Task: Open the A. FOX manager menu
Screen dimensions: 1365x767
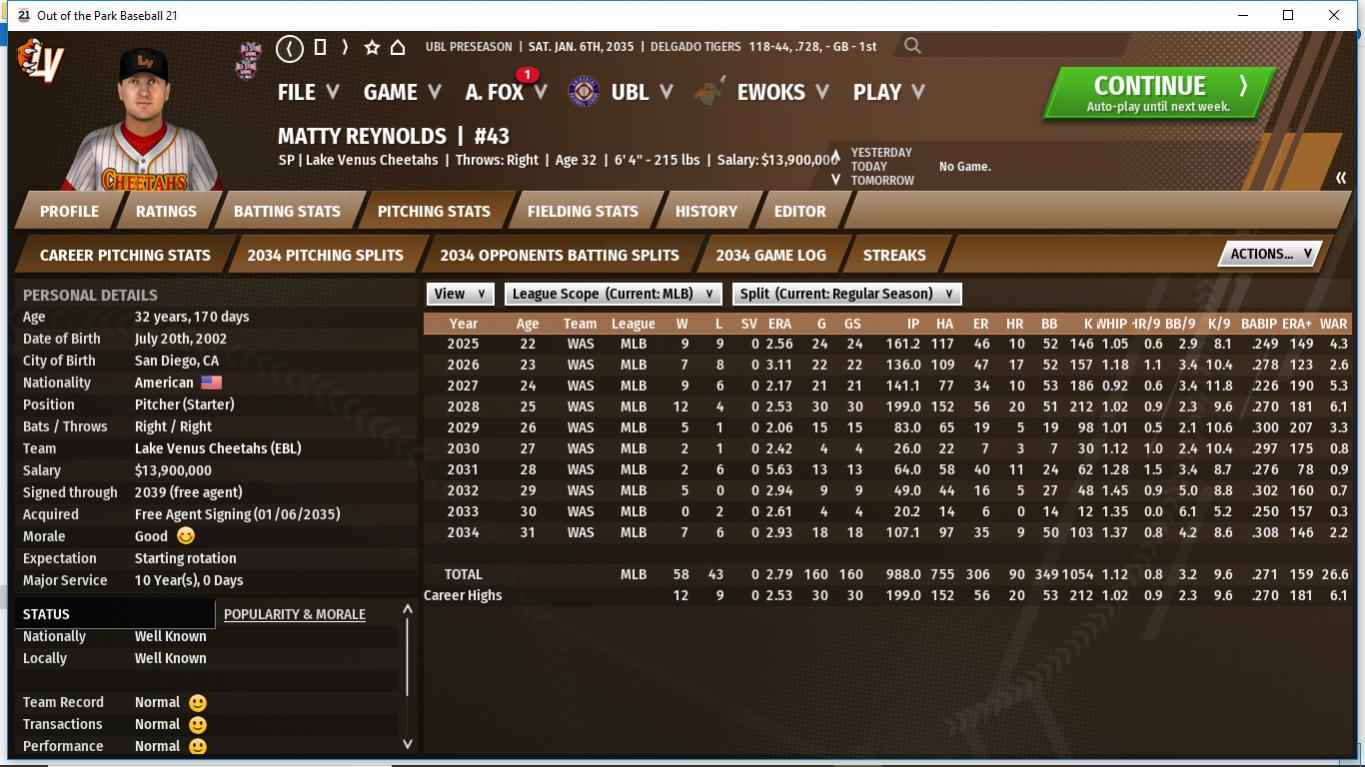Action: tap(505, 92)
